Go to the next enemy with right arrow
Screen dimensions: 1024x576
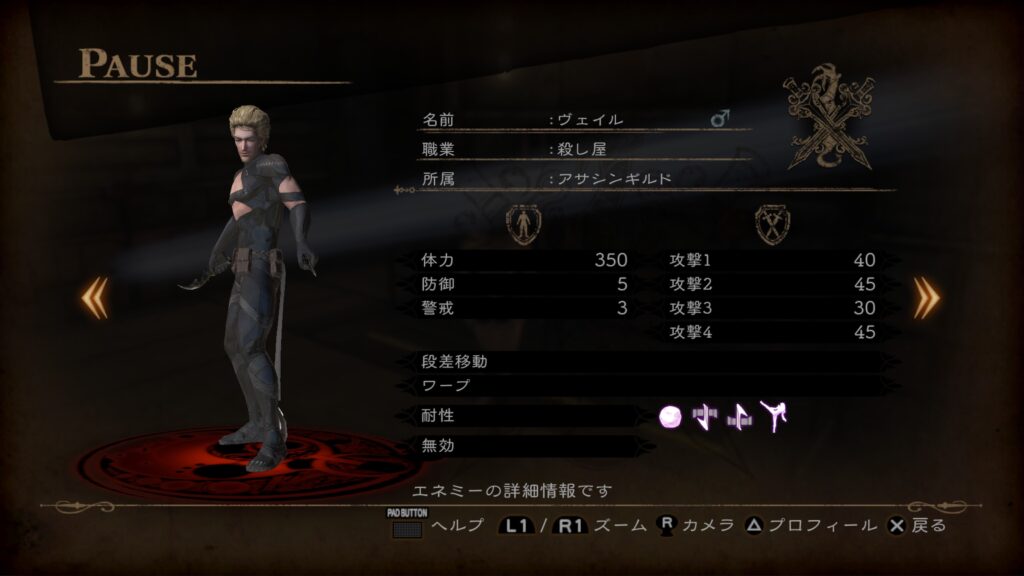(x=926, y=297)
